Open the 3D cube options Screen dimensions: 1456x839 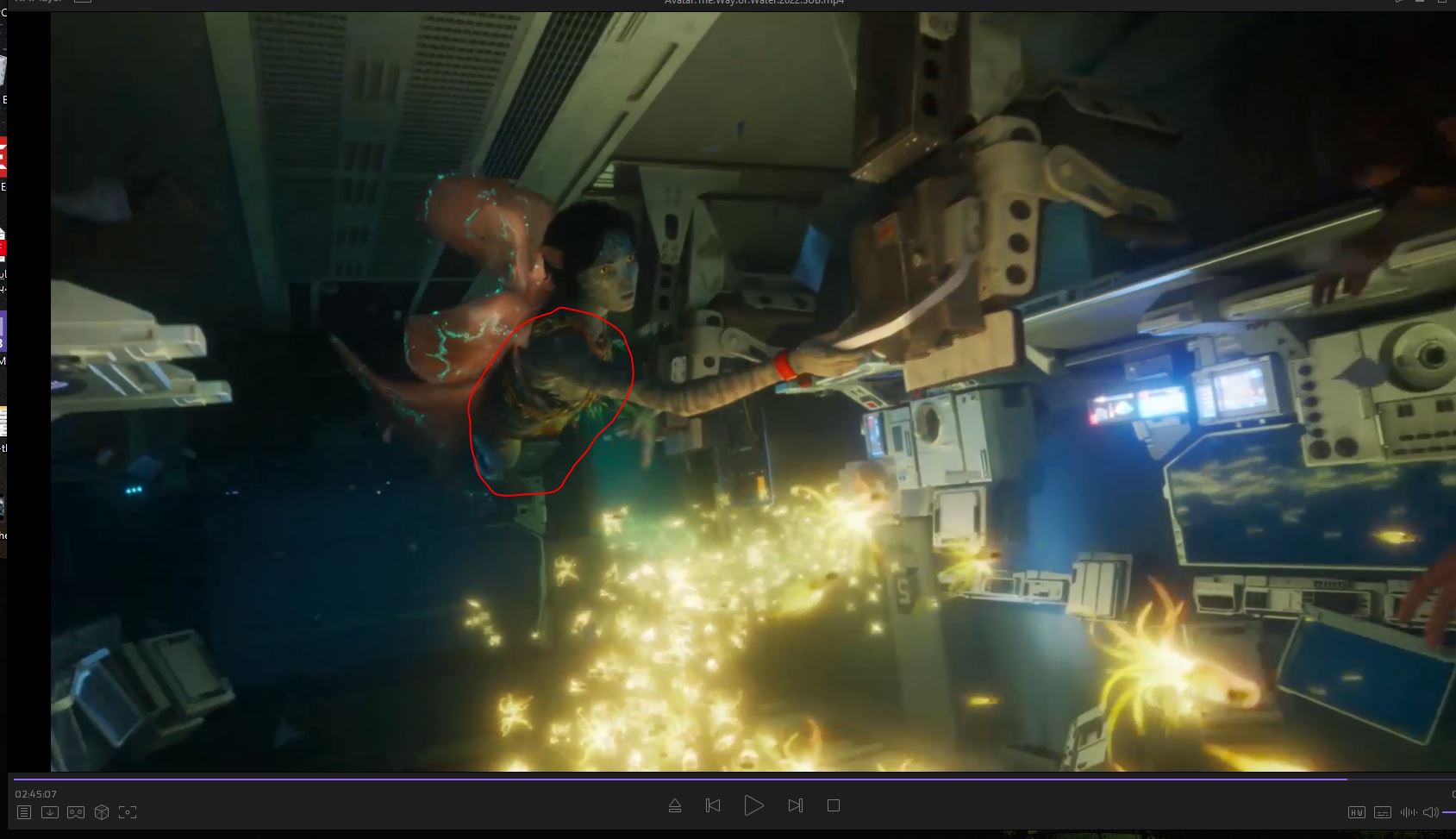tap(102, 812)
